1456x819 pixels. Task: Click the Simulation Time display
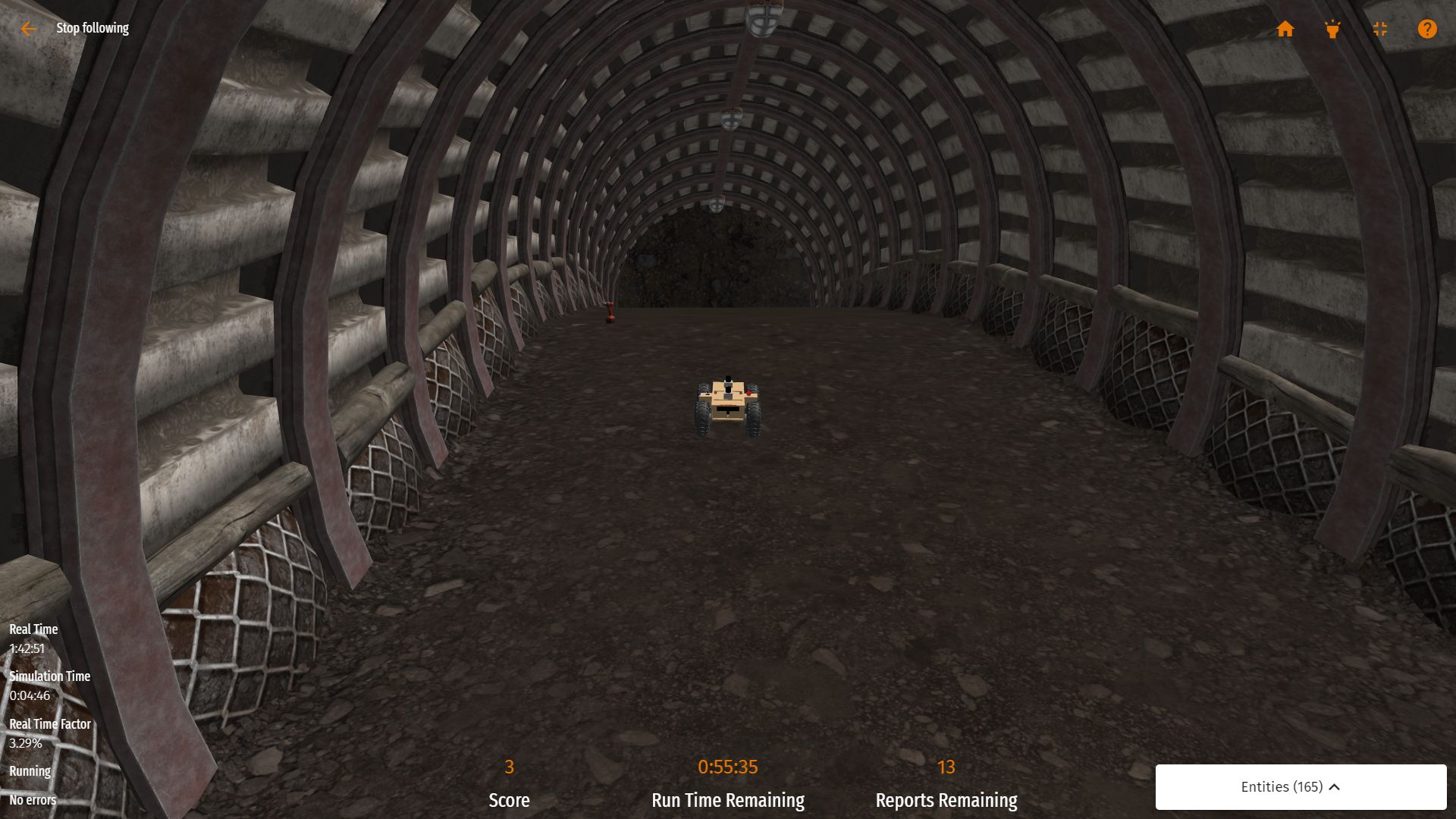tap(49, 676)
